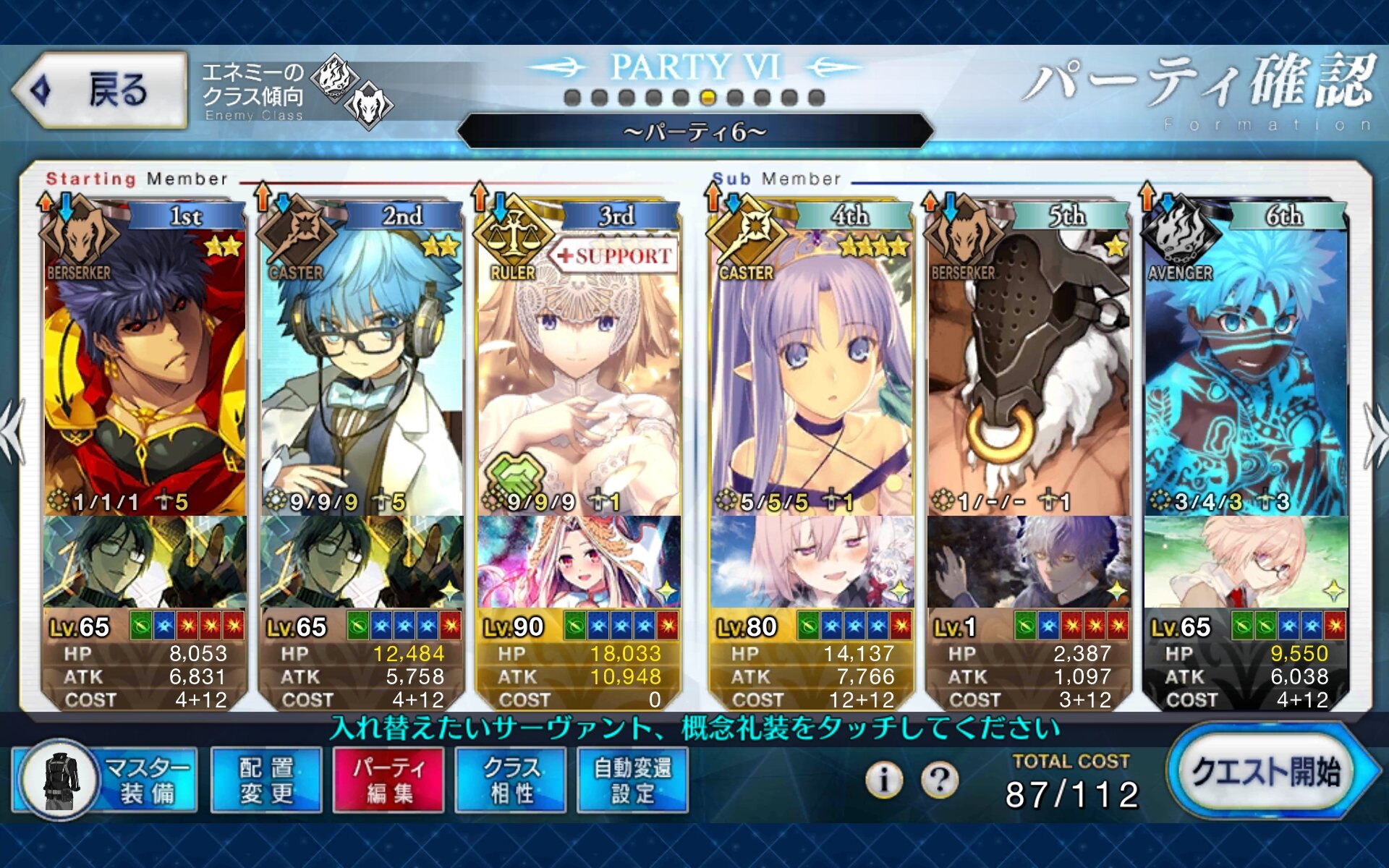Select the 6th slot's craft essence
1389x868 pixels.
coord(1246,561)
